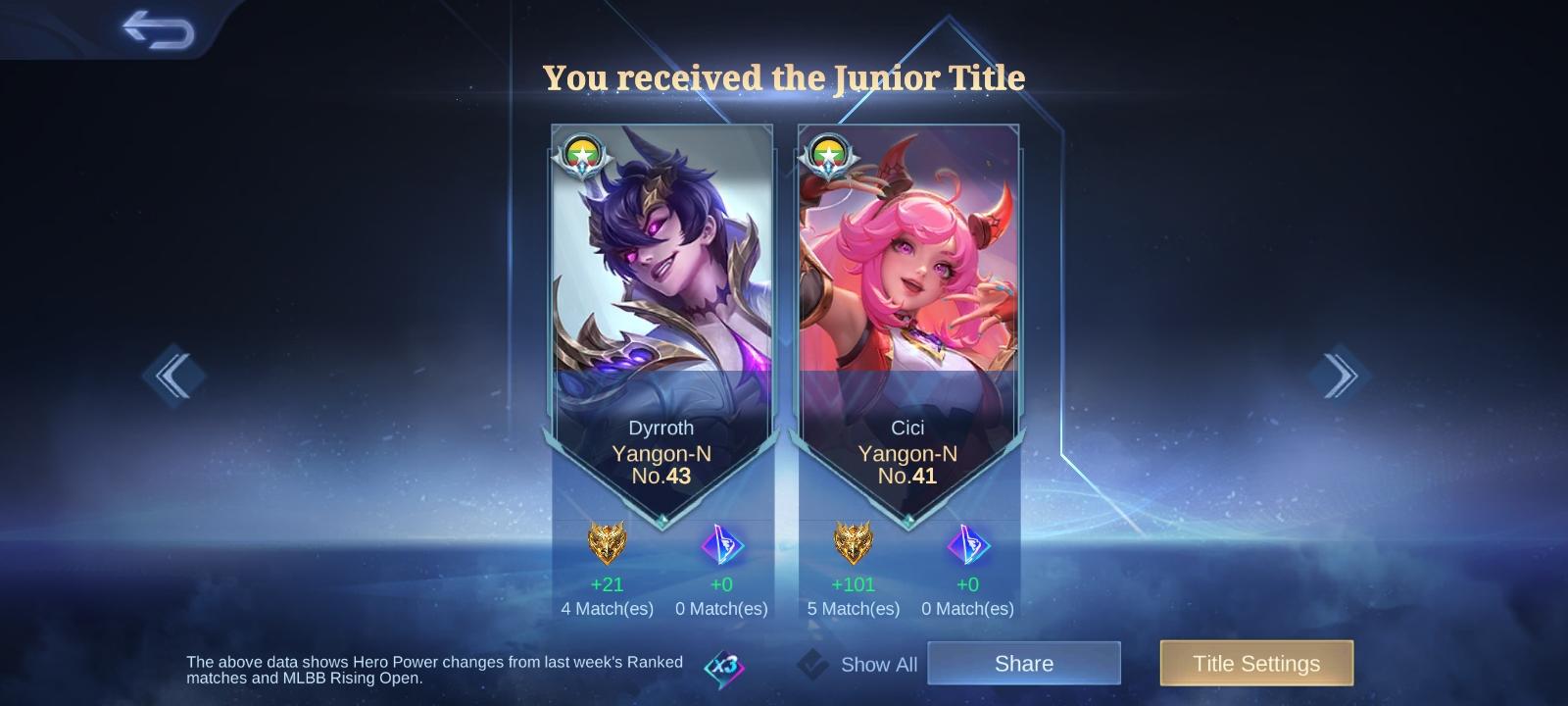Open Title Settings
This screenshot has width=1568, height=706.
1256,663
